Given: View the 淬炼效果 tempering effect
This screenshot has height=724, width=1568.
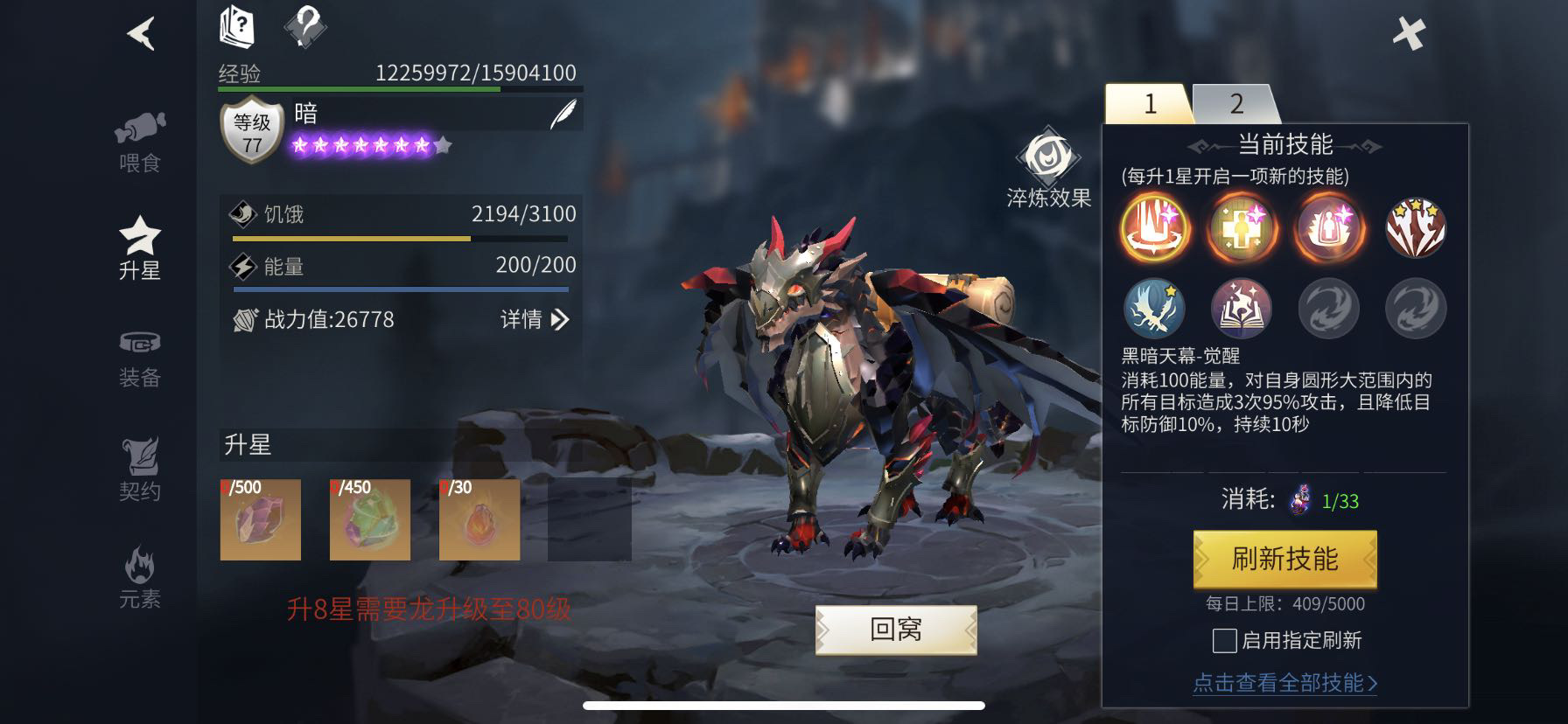Looking at the screenshot, I should tap(1048, 171).
